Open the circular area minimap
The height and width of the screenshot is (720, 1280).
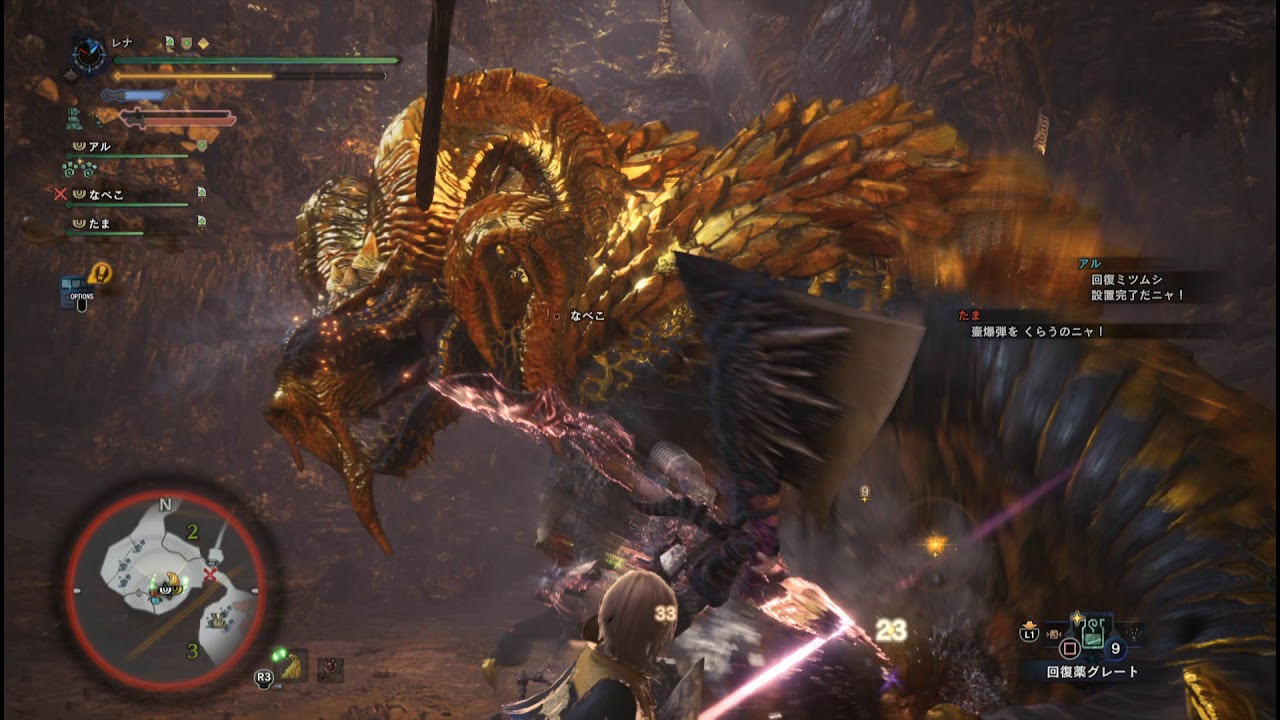166,590
